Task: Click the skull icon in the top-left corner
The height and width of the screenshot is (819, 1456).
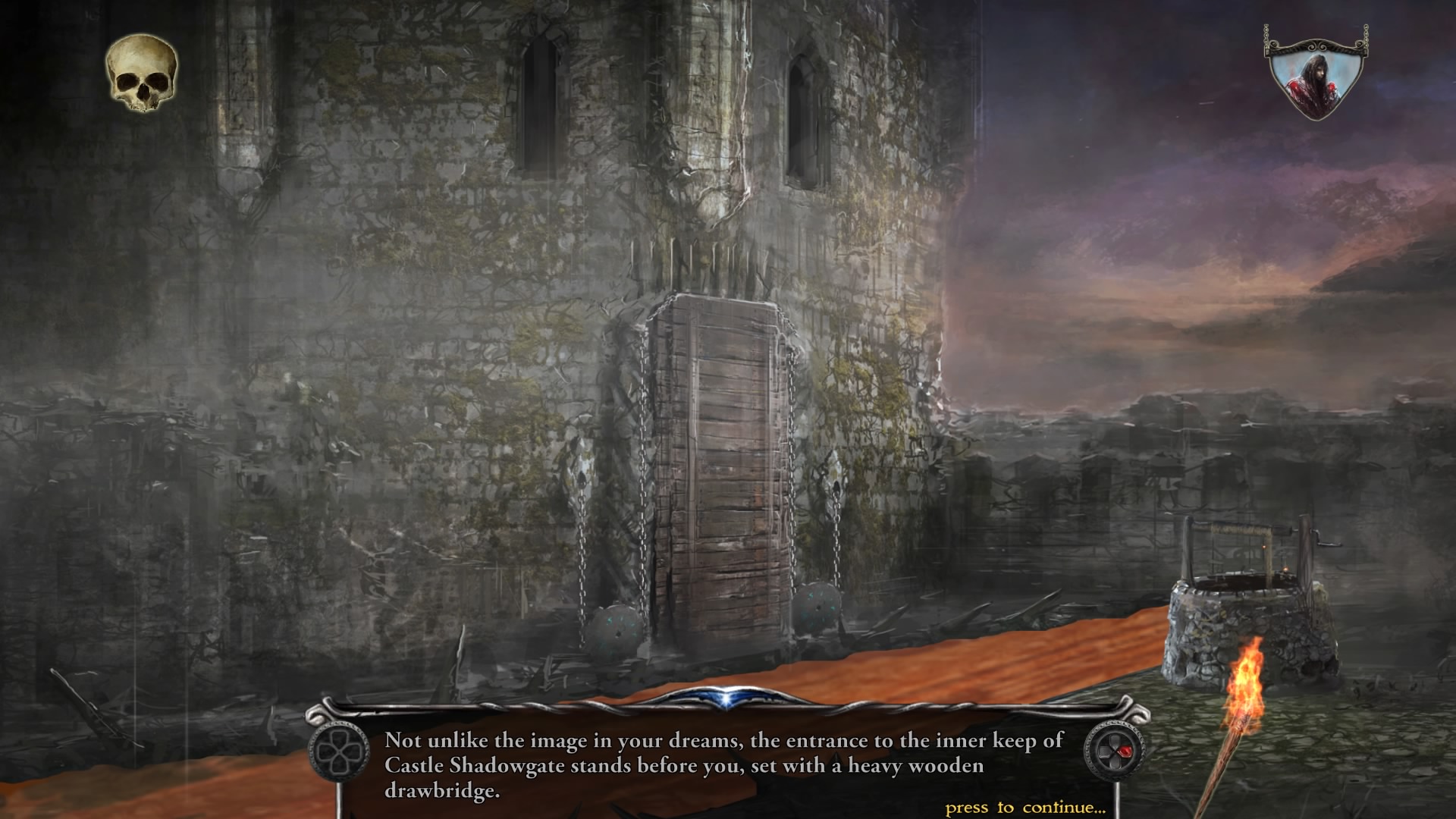Action: [142, 74]
